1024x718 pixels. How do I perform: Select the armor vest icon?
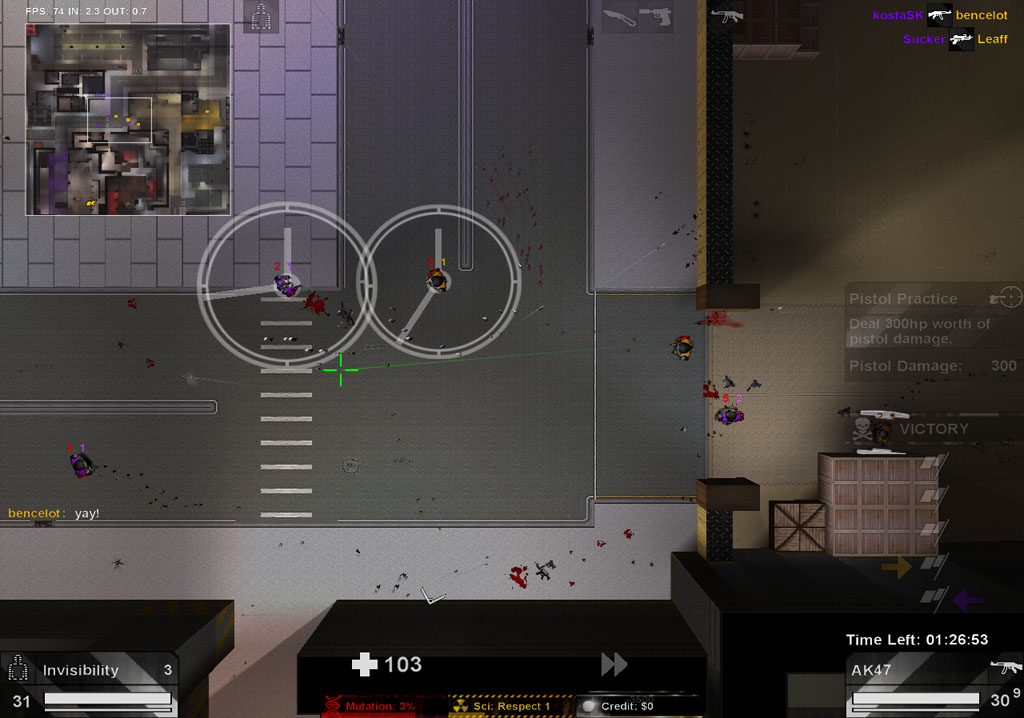click(261, 17)
